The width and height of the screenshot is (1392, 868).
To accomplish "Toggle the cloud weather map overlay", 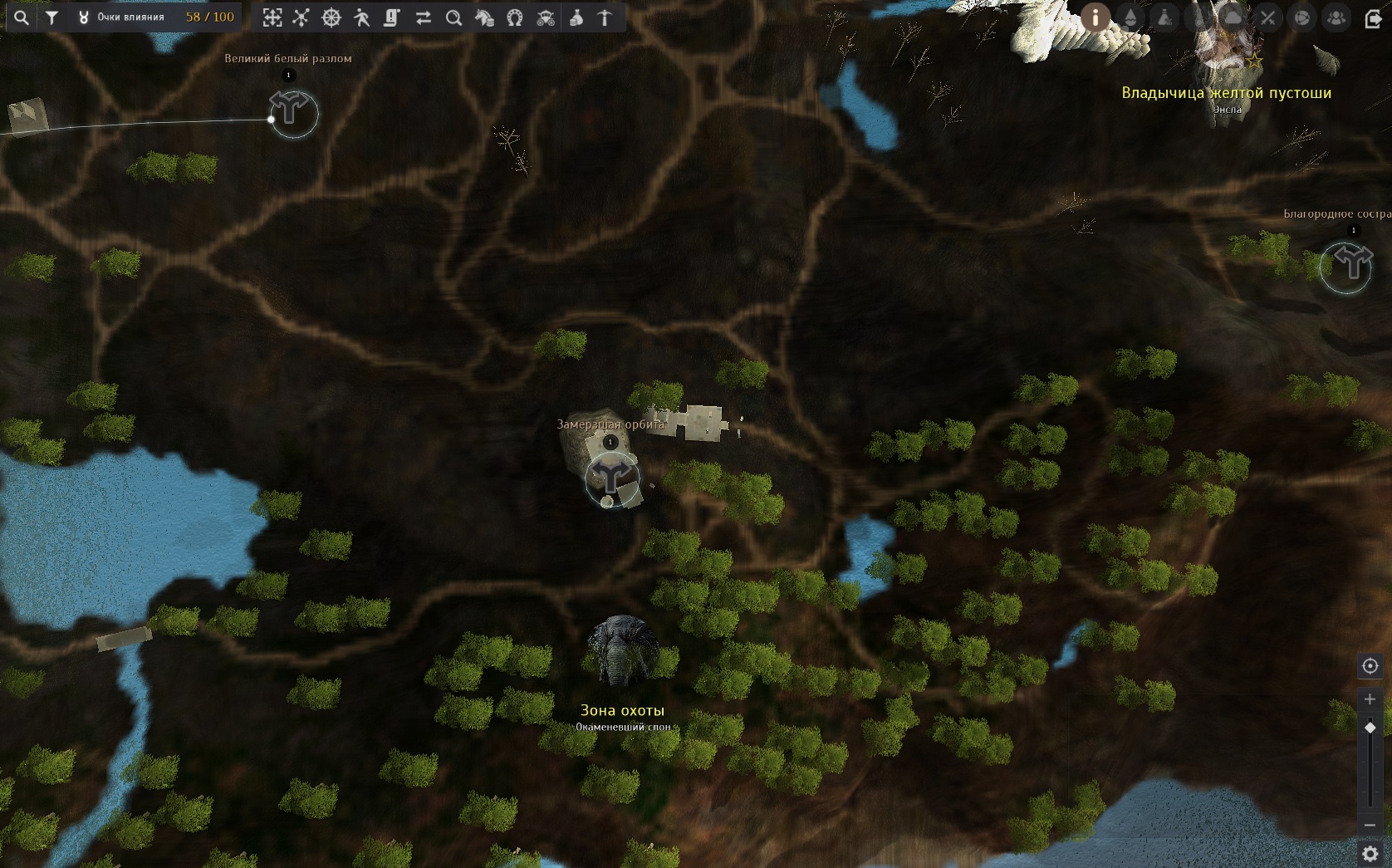I will (1233, 17).
